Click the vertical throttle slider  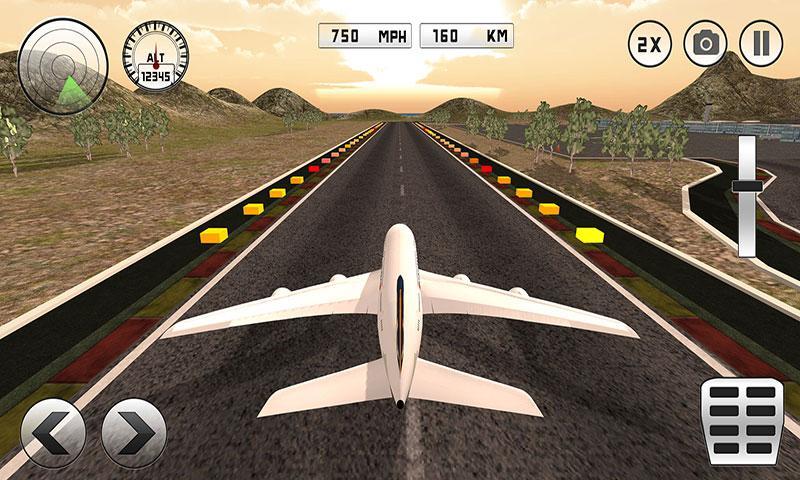tap(747, 187)
